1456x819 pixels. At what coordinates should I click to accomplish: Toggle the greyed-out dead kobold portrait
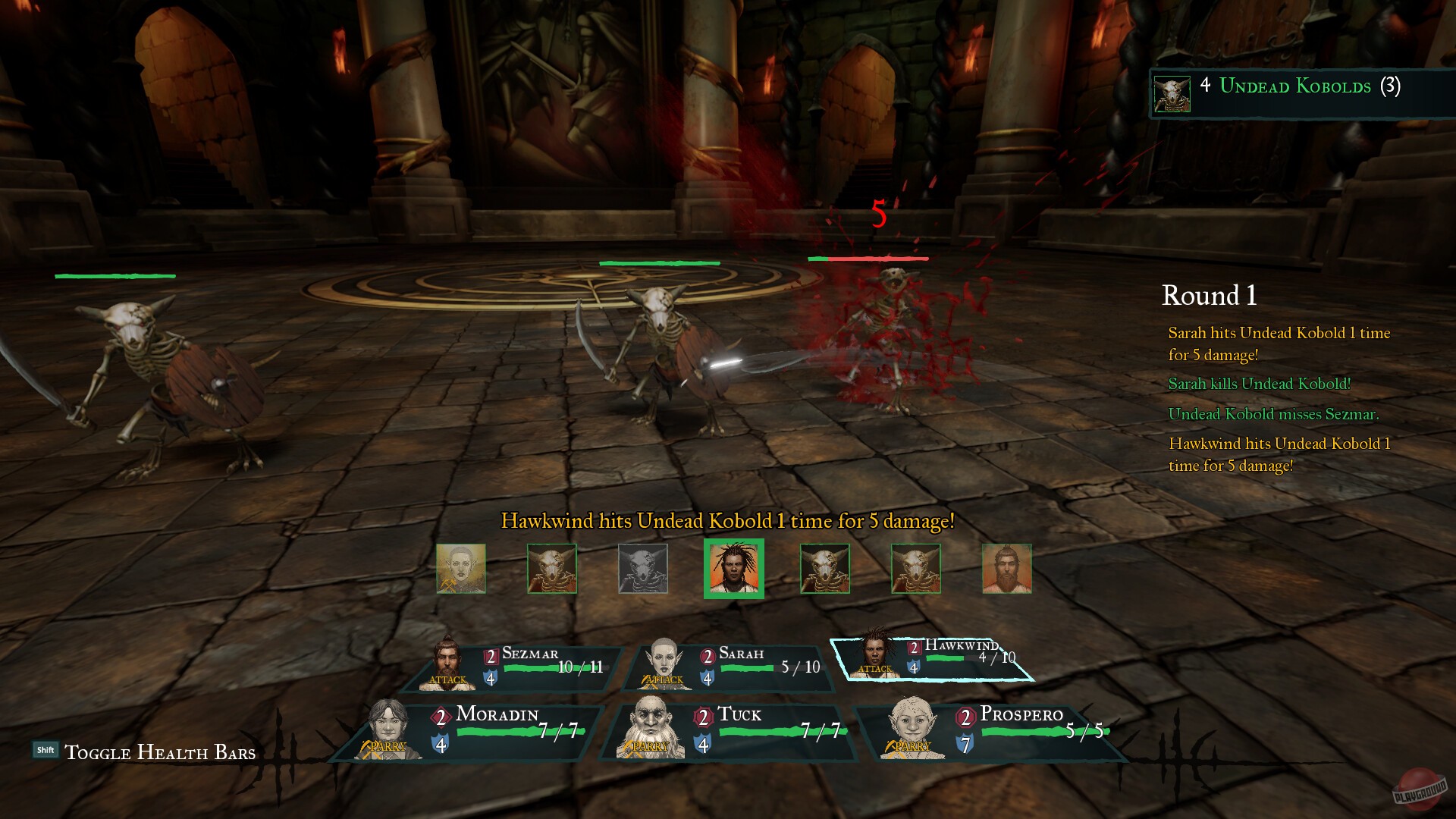[x=642, y=570]
